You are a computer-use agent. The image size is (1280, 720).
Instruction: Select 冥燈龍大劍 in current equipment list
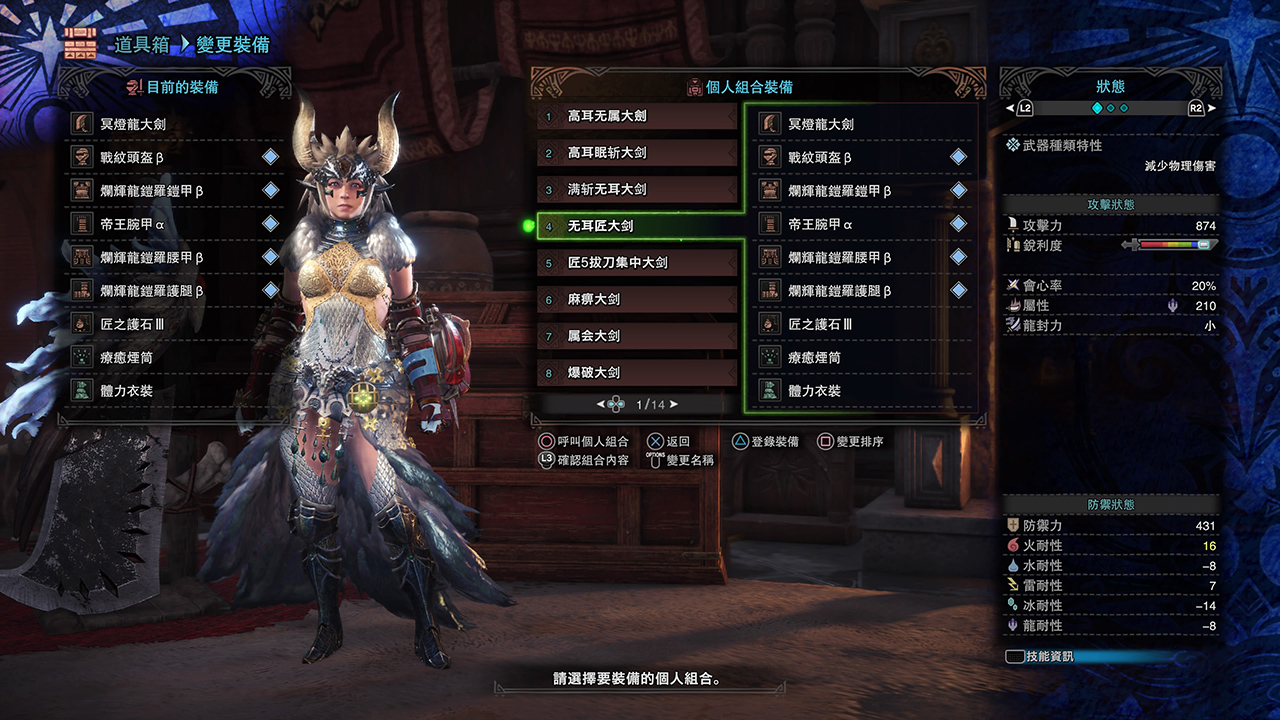click(172, 124)
